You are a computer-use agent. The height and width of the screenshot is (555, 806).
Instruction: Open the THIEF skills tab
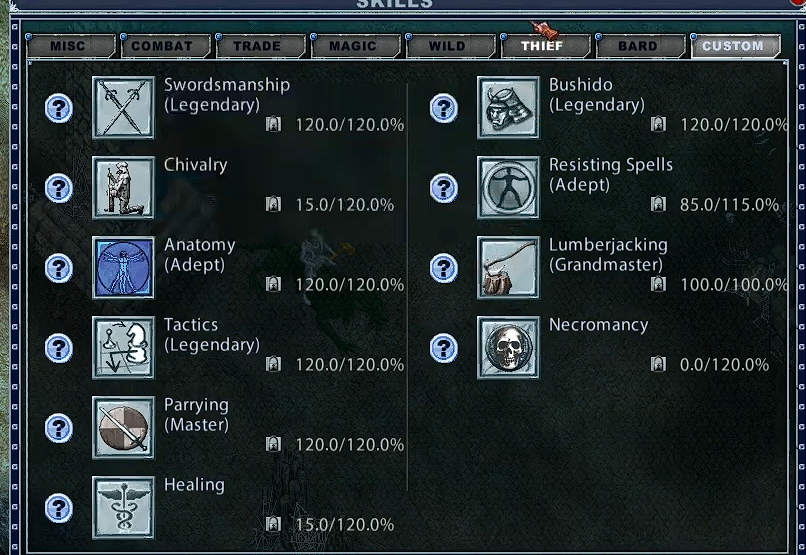pyautogui.click(x=542, y=46)
